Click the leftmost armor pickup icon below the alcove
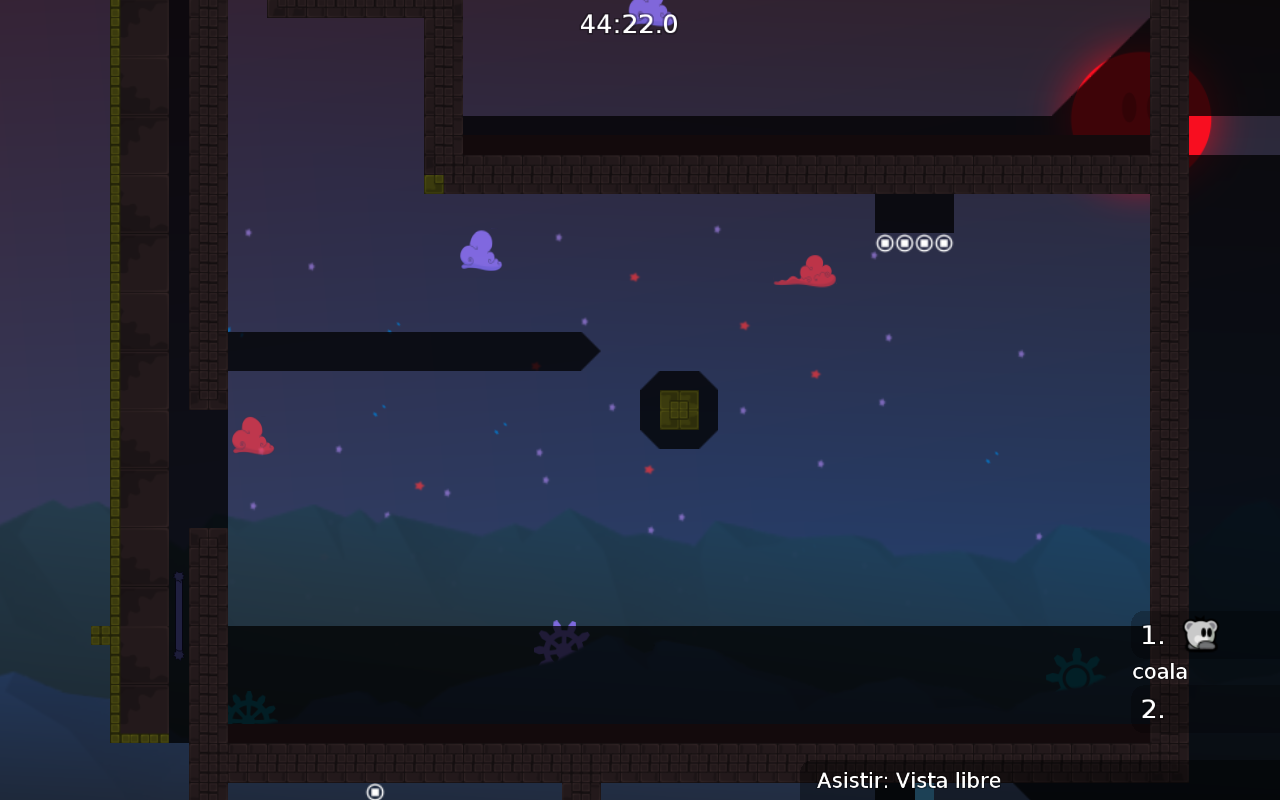Viewport: 1280px width, 800px height. pos(884,242)
